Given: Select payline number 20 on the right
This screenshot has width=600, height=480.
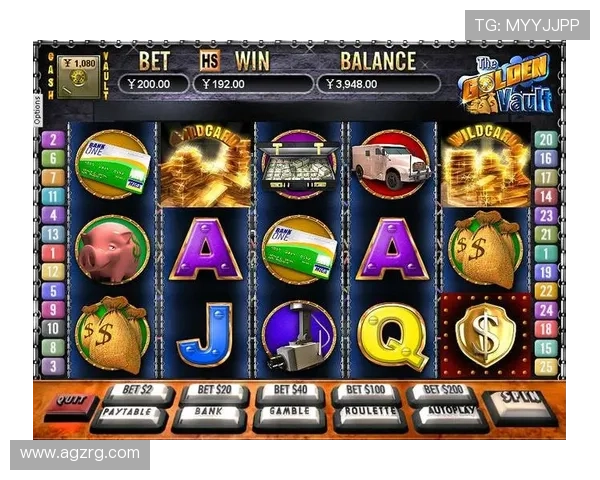Looking at the screenshot, I should [x=545, y=140].
